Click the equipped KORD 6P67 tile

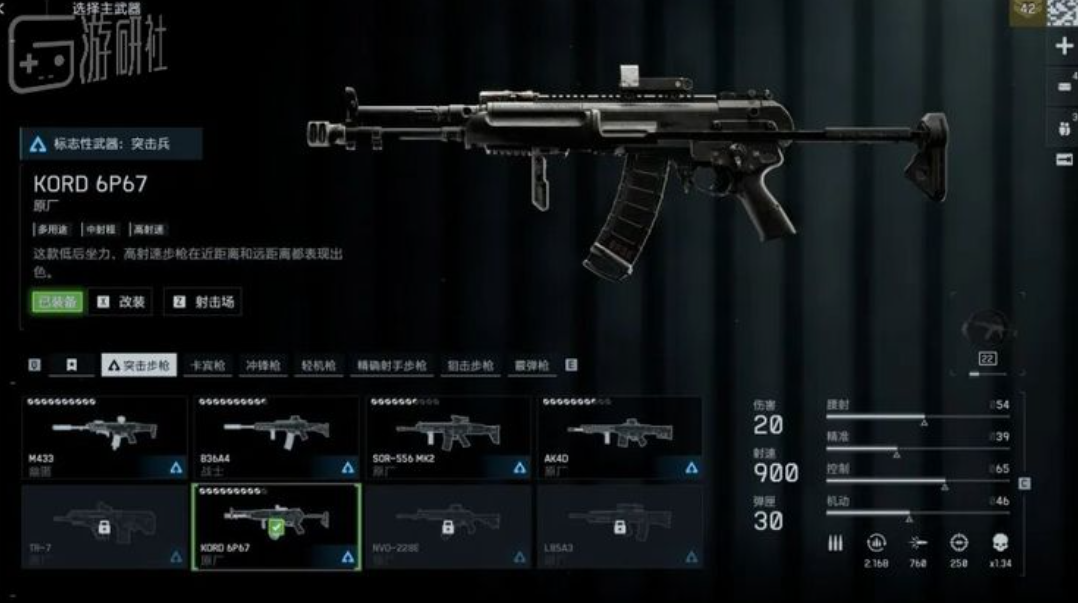(x=277, y=526)
